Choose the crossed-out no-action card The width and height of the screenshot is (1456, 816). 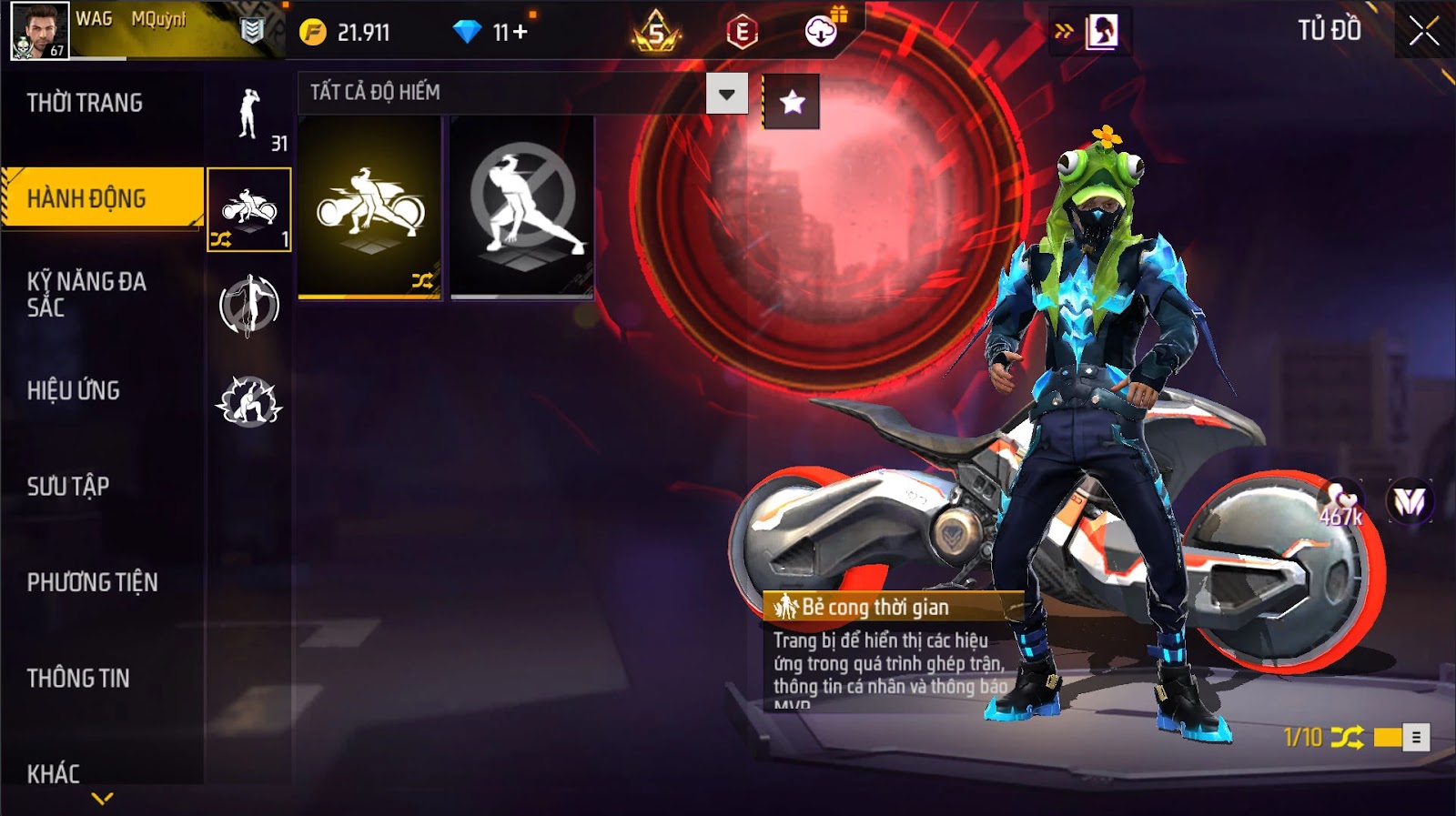(522, 207)
